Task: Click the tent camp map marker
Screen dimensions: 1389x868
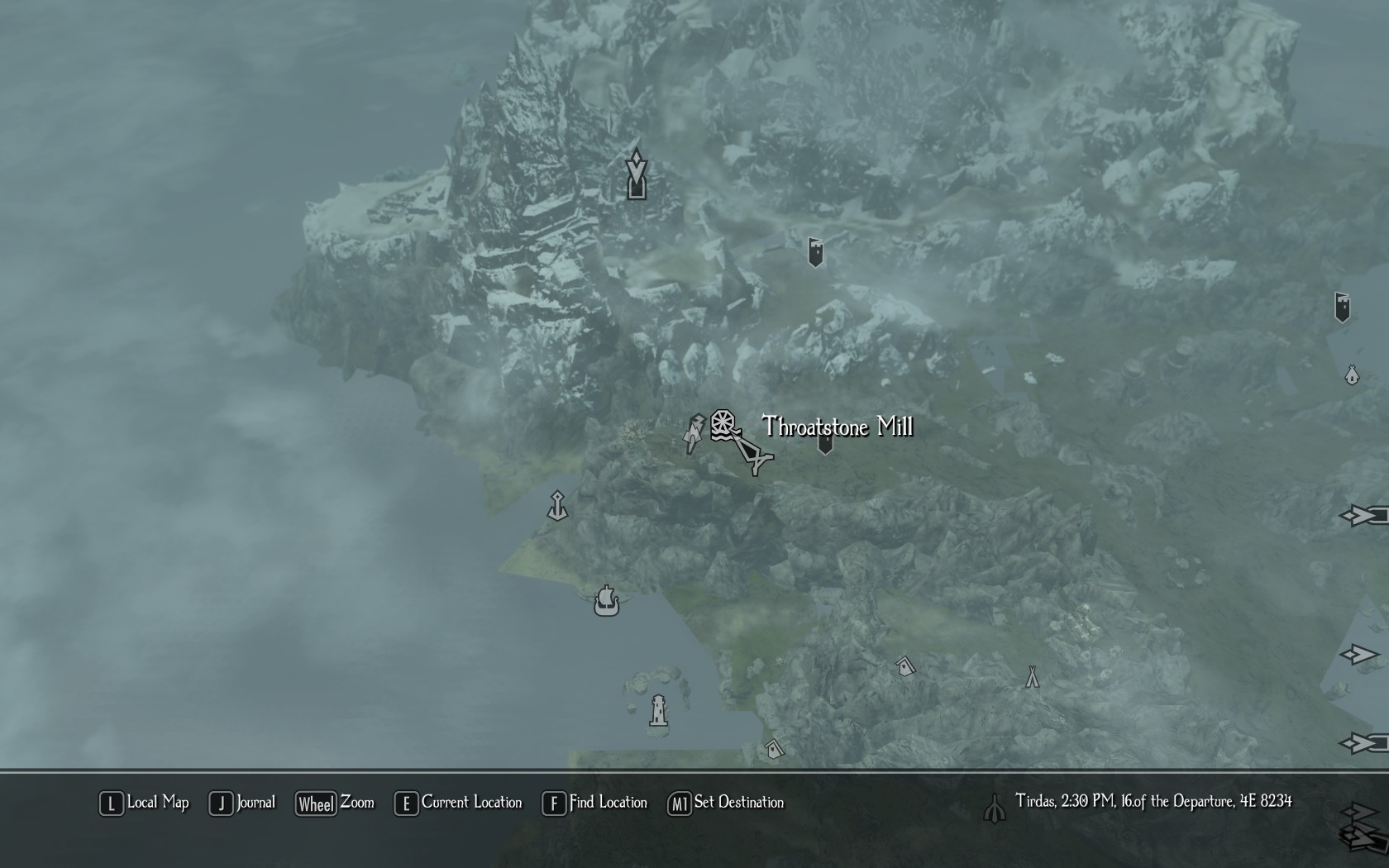Action: coord(1032,677)
